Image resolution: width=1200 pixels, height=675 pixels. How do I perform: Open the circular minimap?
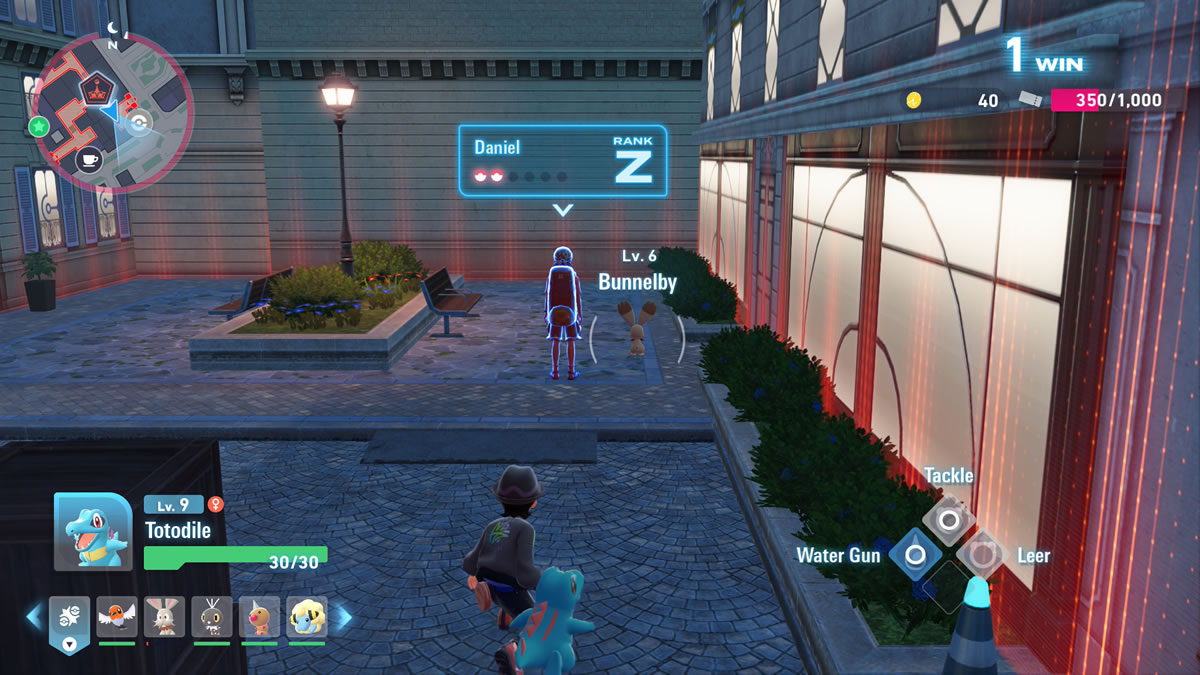tap(111, 112)
